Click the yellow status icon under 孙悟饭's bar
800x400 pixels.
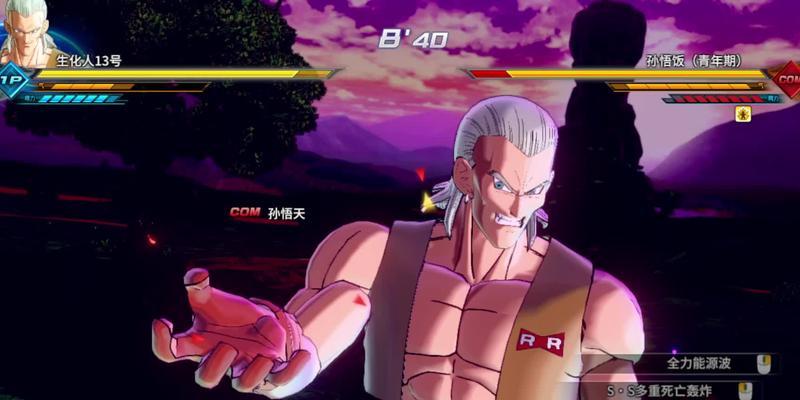point(743,114)
